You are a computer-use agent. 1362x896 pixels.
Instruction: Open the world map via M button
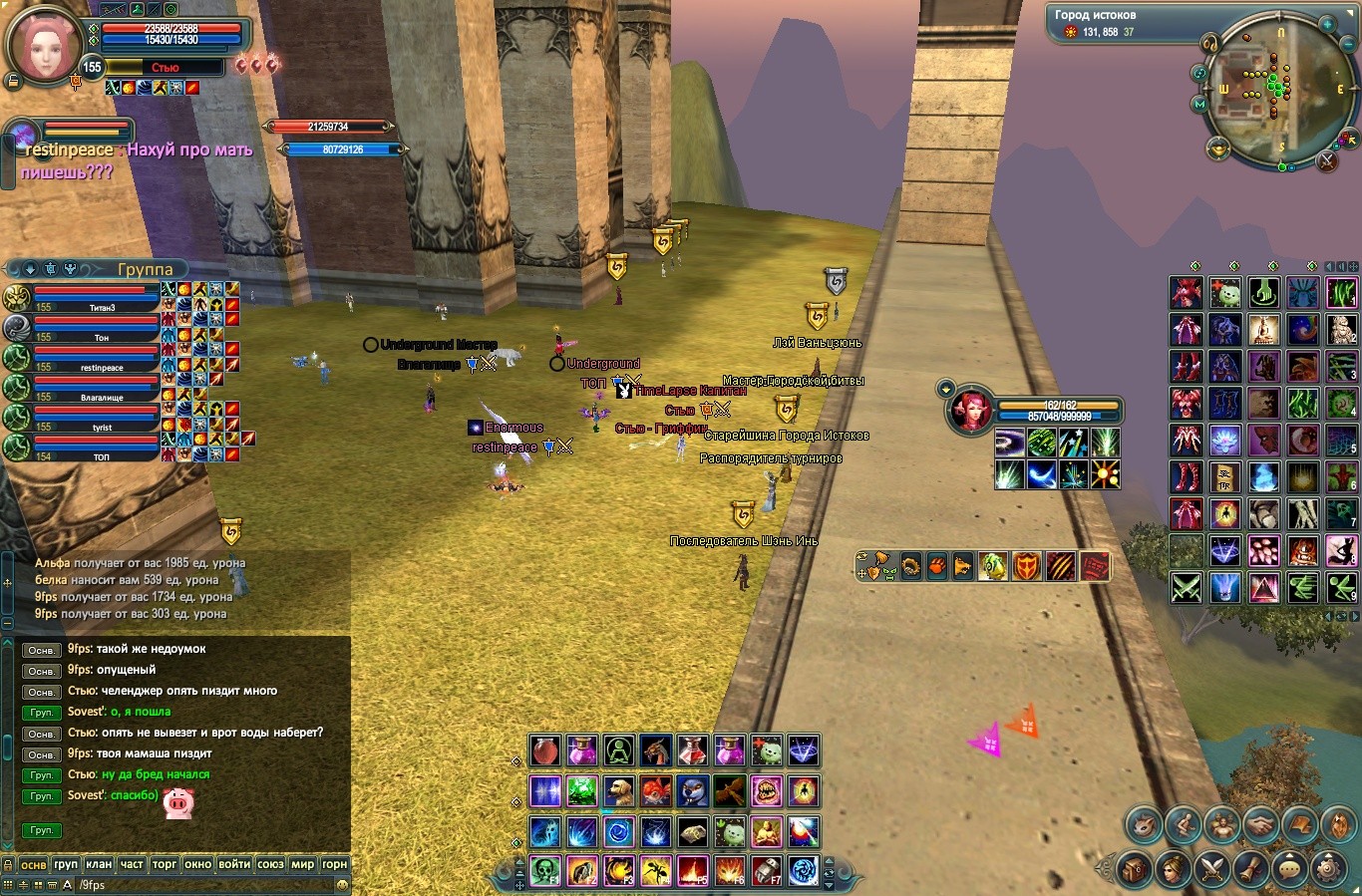point(1199,104)
